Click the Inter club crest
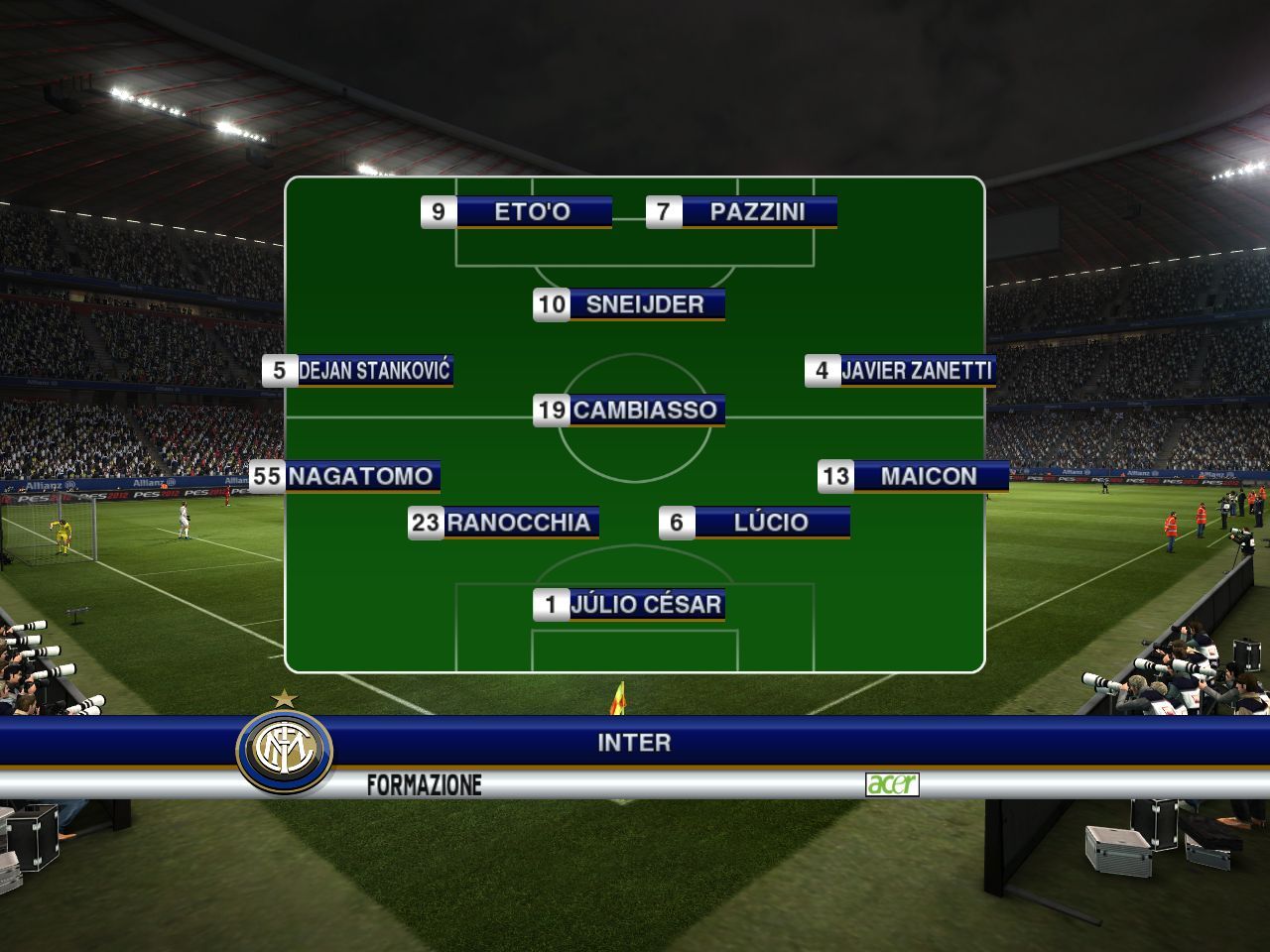 pyautogui.click(x=284, y=751)
